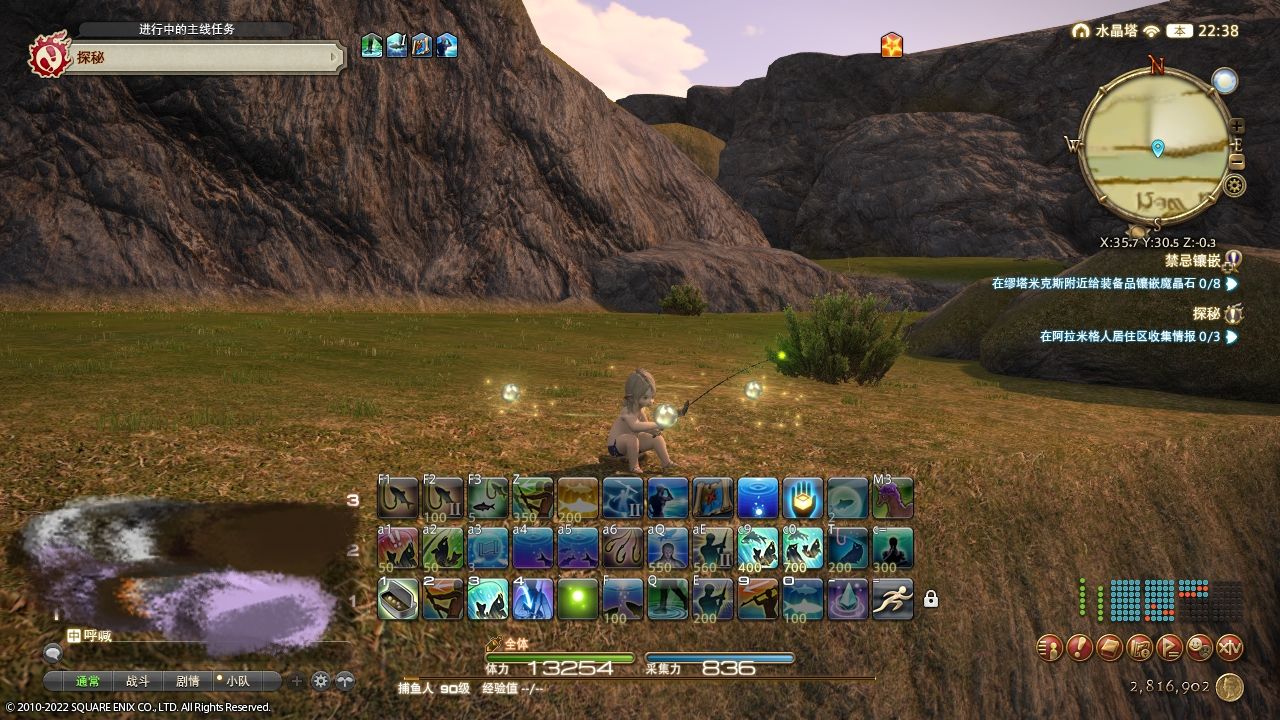This screenshot has height=720, width=1280.
Task: Use the glowing hand cube action
Action: [802, 497]
